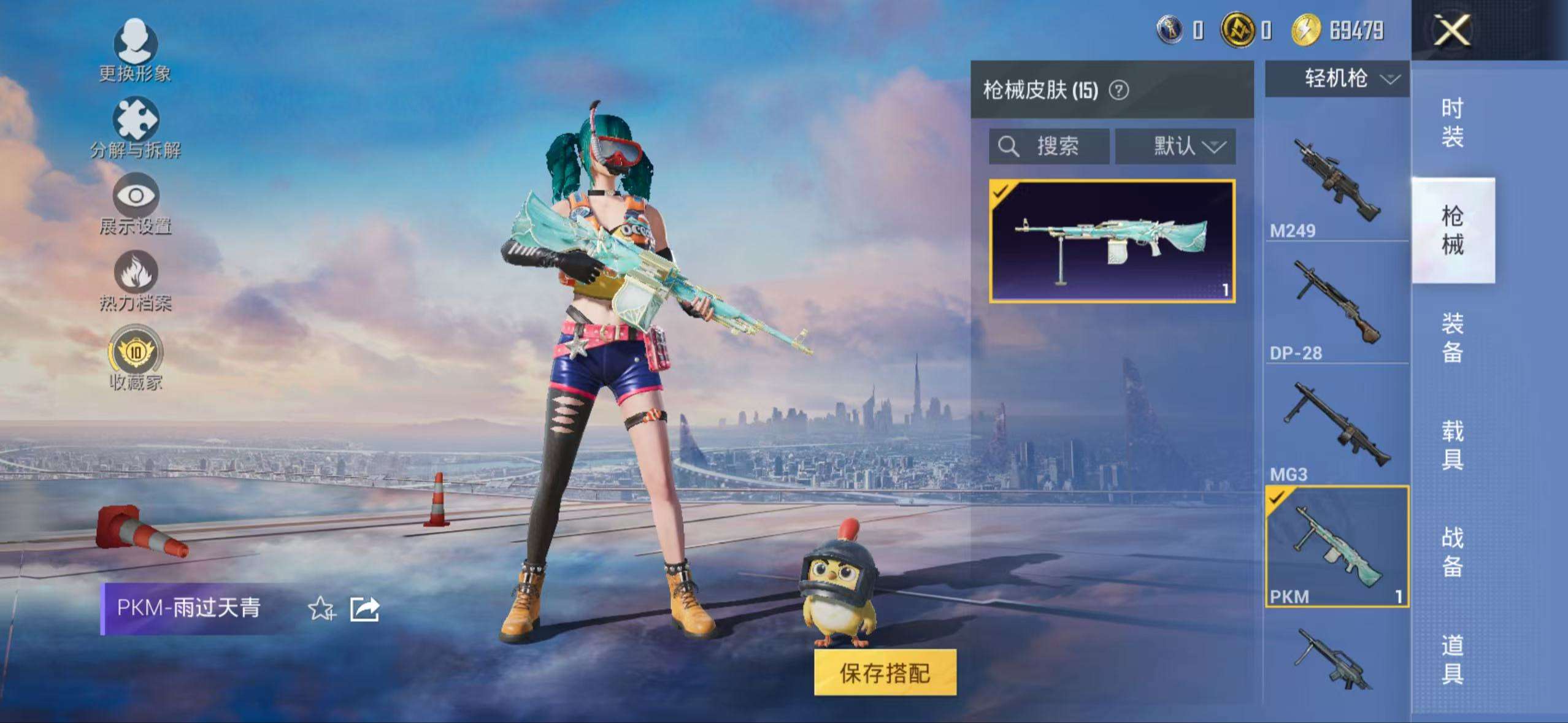The height and width of the screenshot is (723, 1568).
Task: Open the 分解与拆解 dismantle feature
Action: tap(136, 127)
